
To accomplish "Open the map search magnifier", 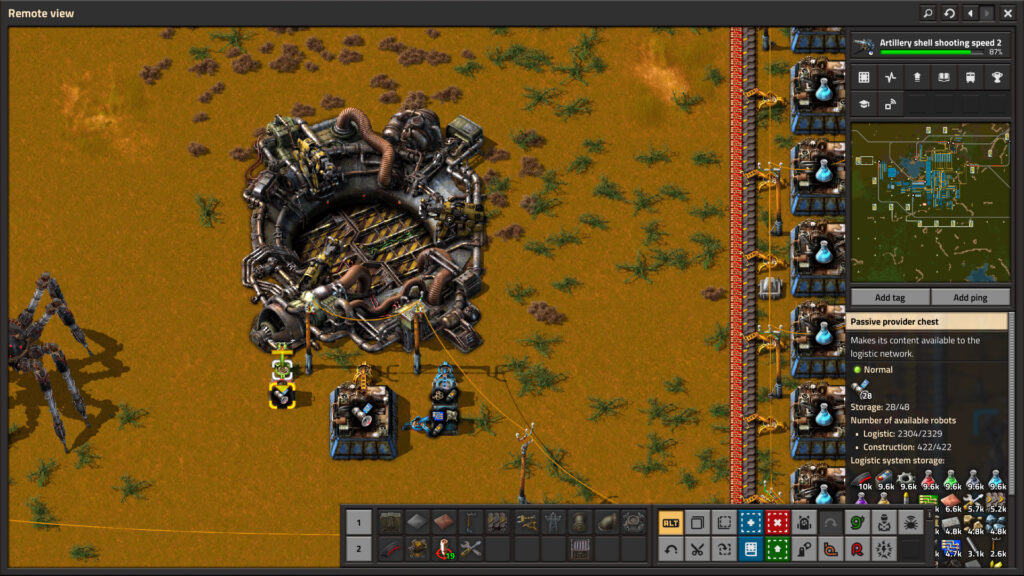I will (x=928, y=13).
